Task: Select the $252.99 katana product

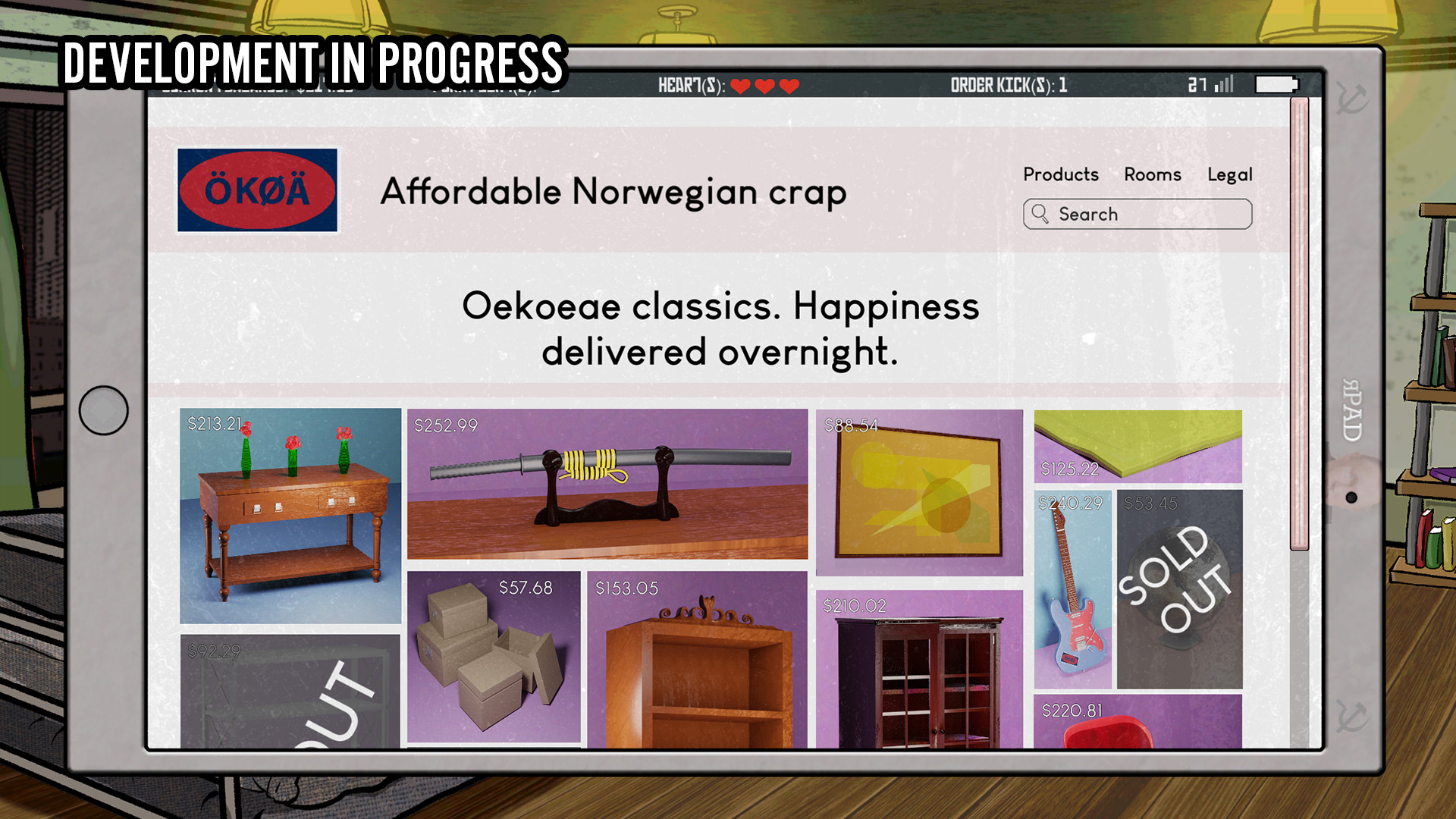Action: tap(607, 485)
